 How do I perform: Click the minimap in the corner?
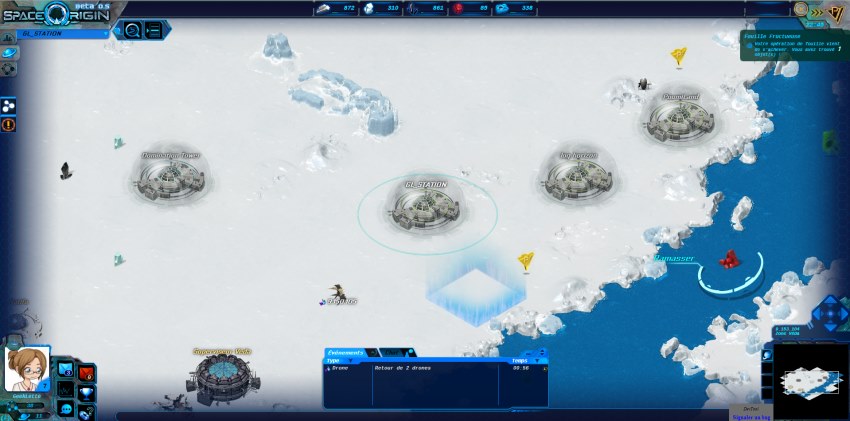click(x=809, y=381)
